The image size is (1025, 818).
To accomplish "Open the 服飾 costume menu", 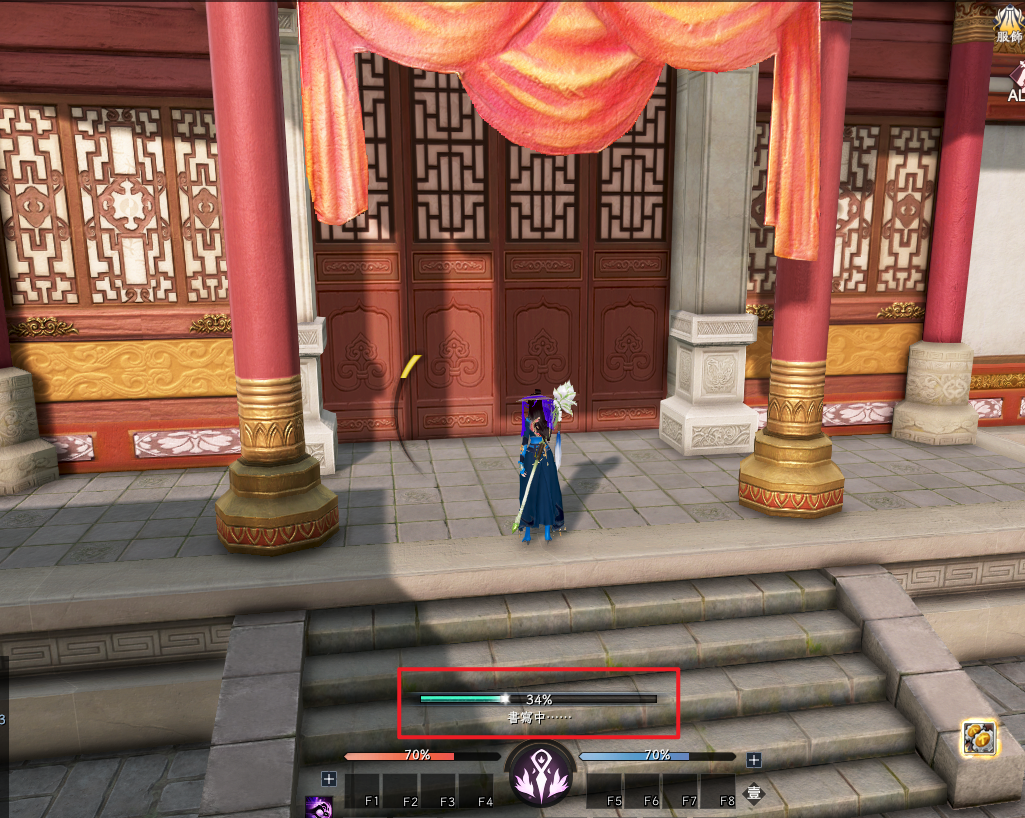I will 1009,23.
